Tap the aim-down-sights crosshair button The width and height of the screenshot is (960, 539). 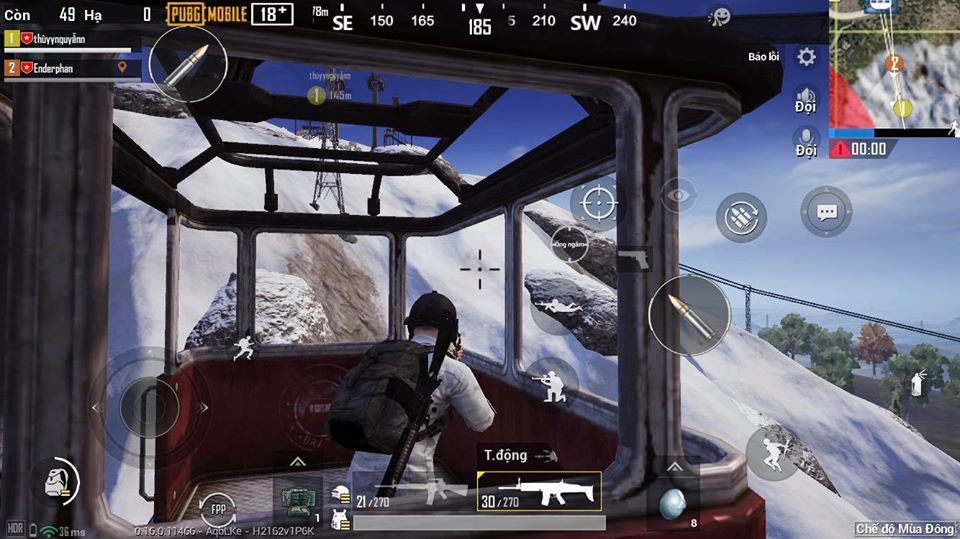595,204
